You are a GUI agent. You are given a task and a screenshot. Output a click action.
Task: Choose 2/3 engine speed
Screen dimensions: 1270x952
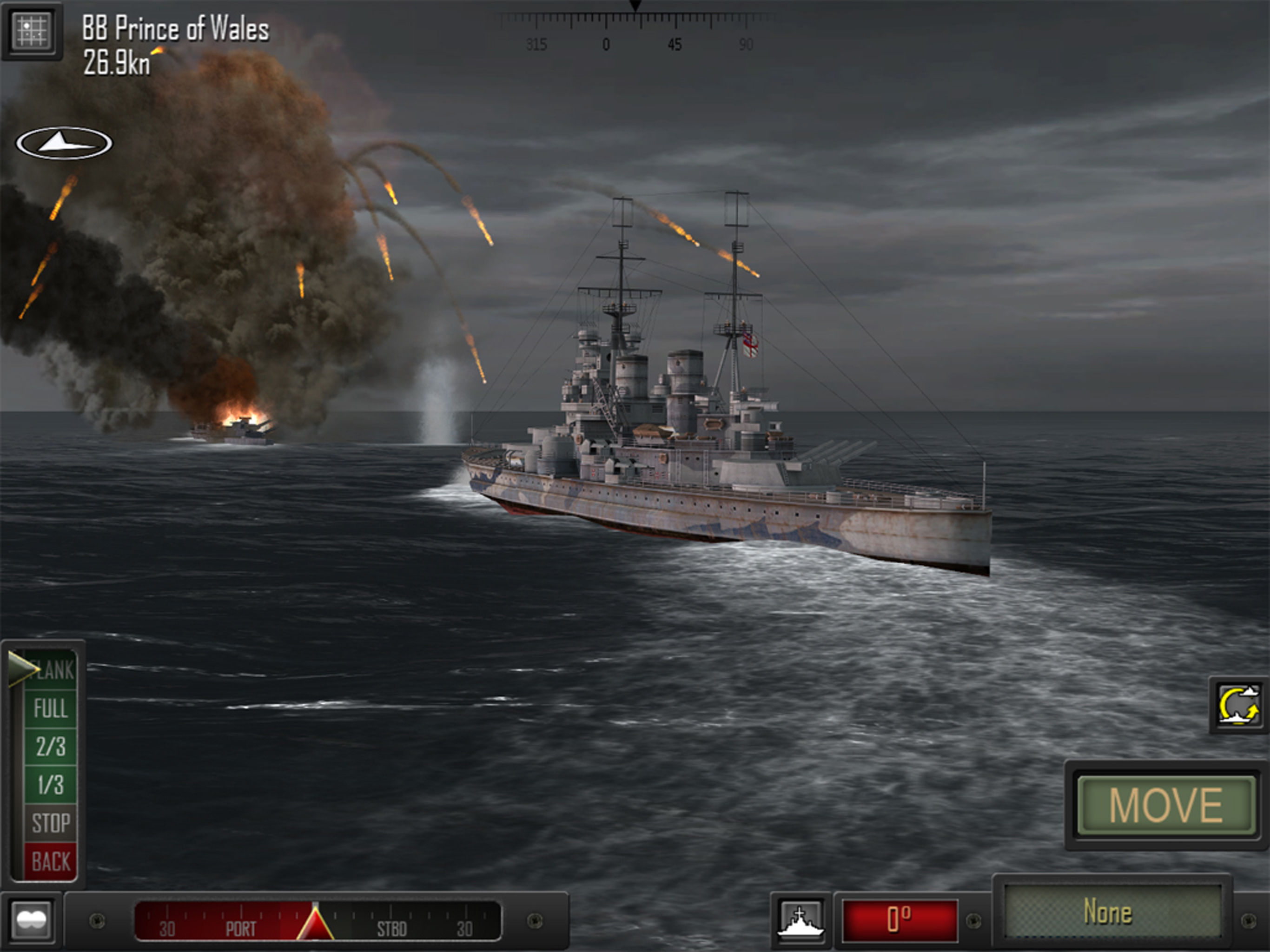[51, 747]
